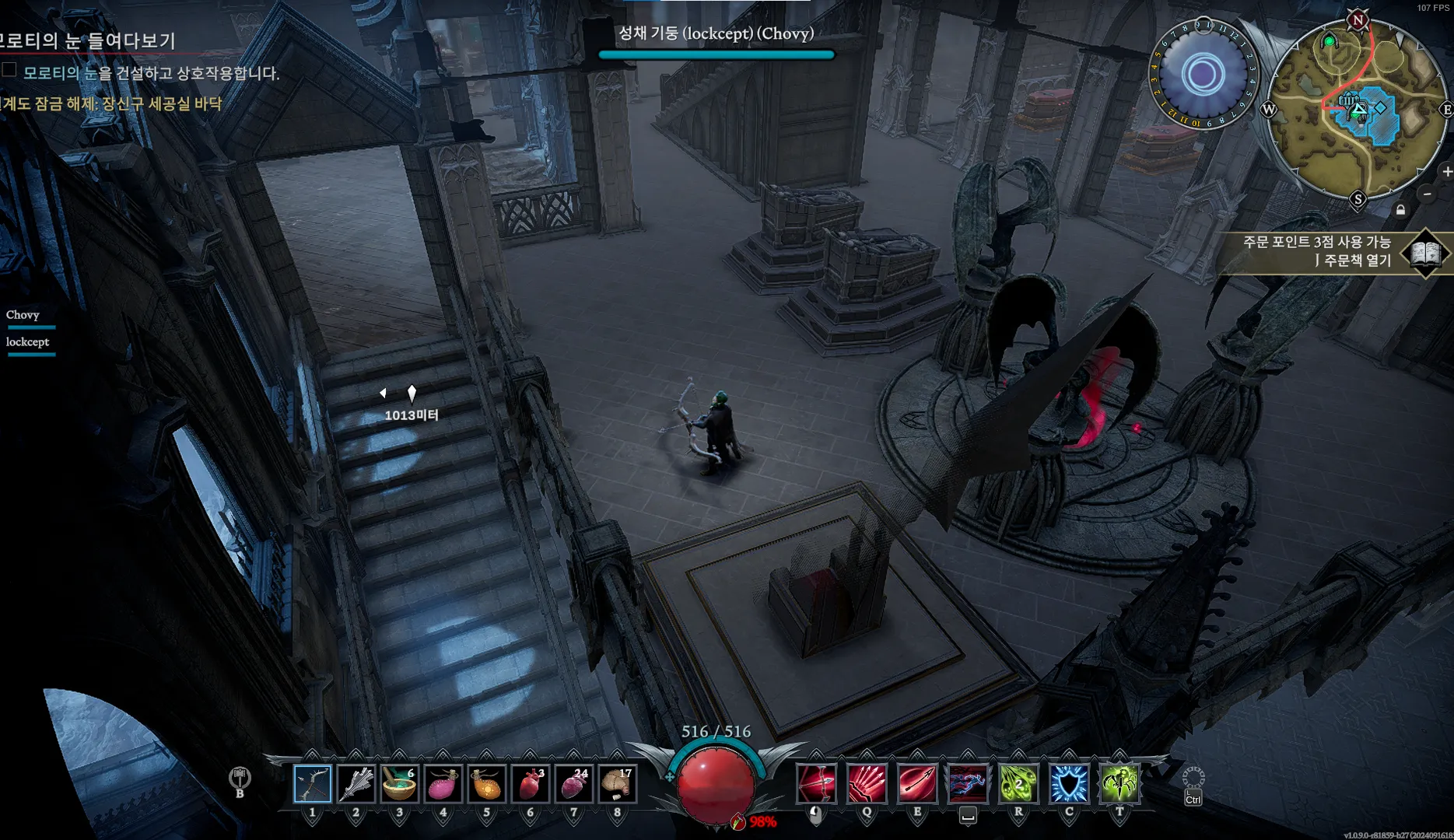Select the bow weapon in hotbar slot 1
Viewport: 1454px width, 840px height.
click(313, 784)
